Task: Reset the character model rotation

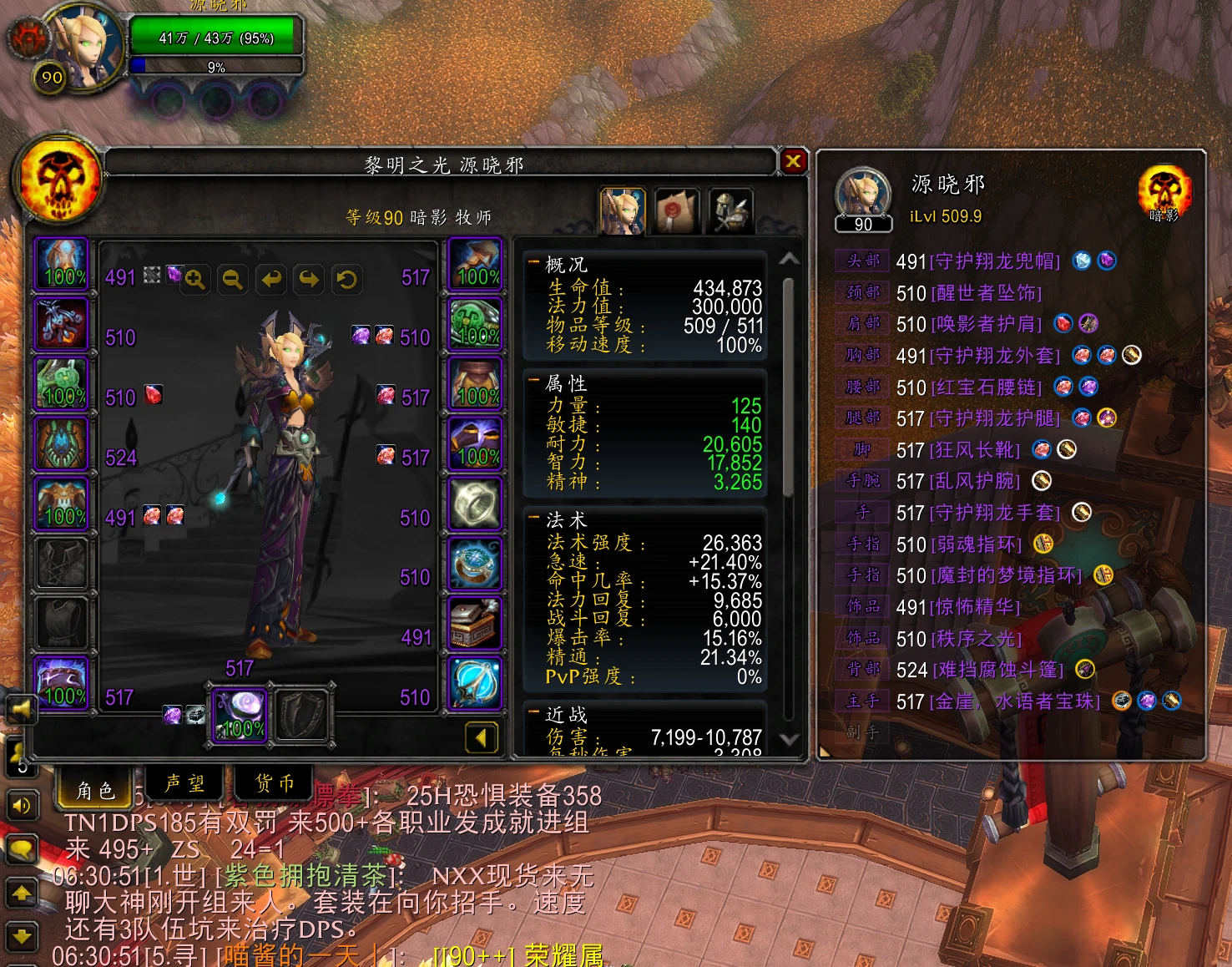Action: pos(346,279)
